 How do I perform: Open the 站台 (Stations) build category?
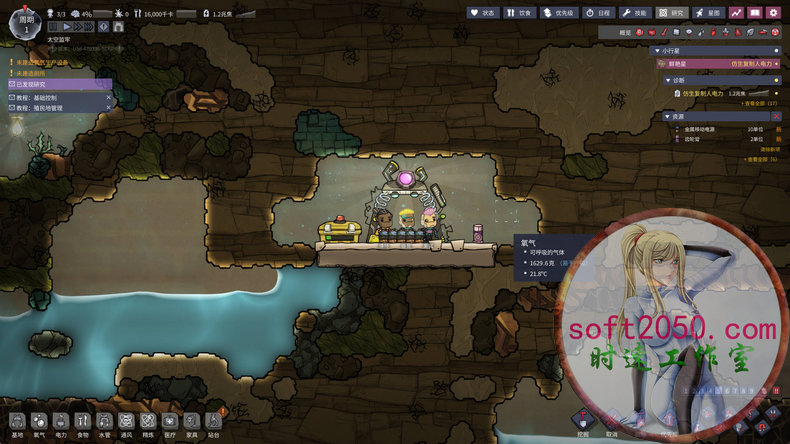point(213,424)
